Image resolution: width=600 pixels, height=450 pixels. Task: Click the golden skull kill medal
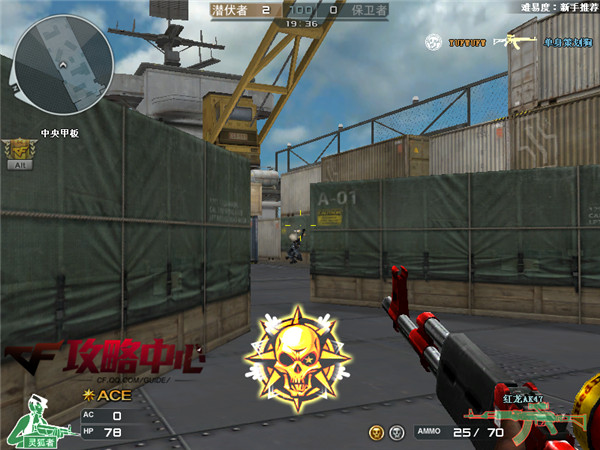click(x=299, y=356)
